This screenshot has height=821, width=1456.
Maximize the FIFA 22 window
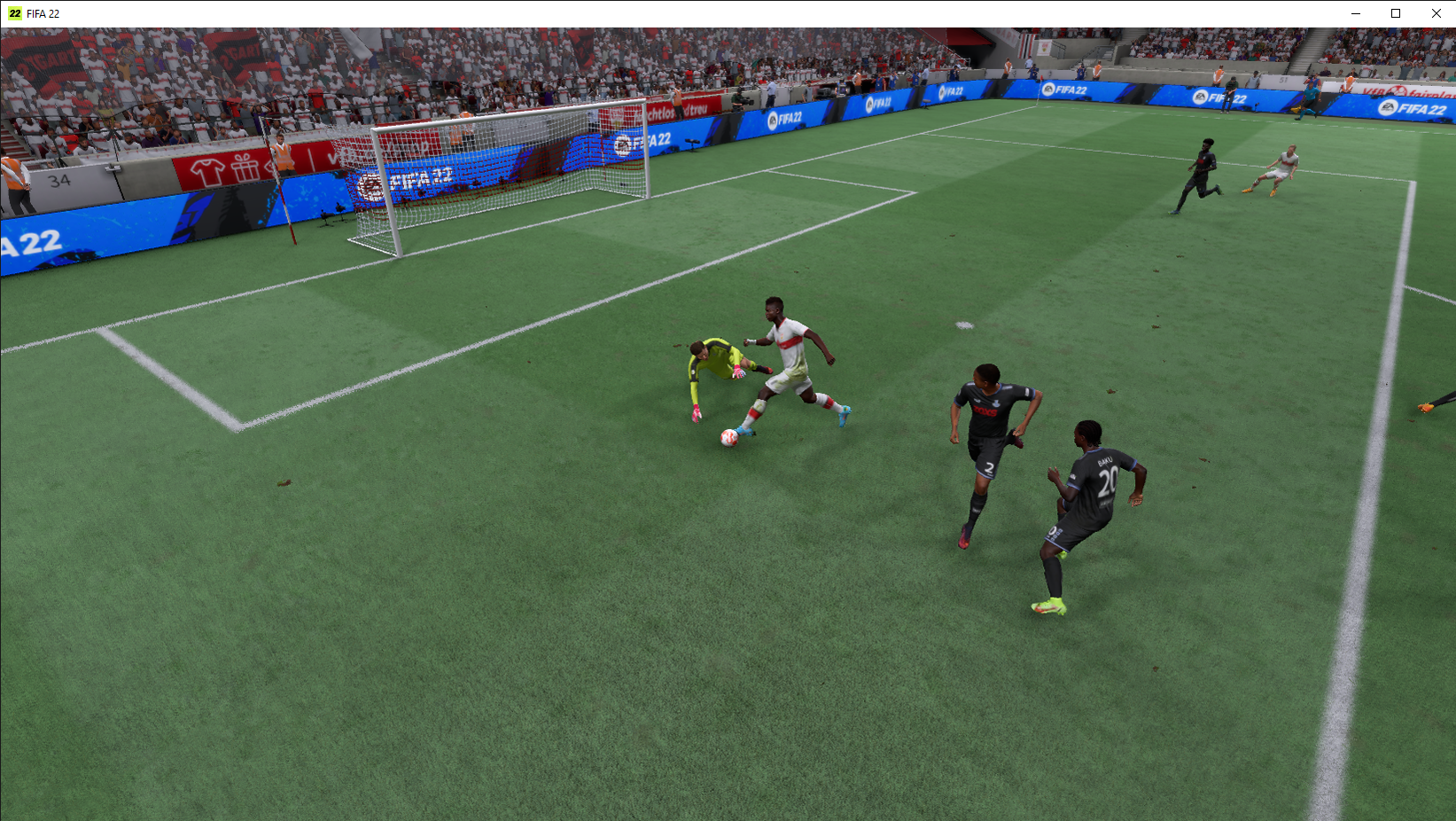[x=1396, y=13]
